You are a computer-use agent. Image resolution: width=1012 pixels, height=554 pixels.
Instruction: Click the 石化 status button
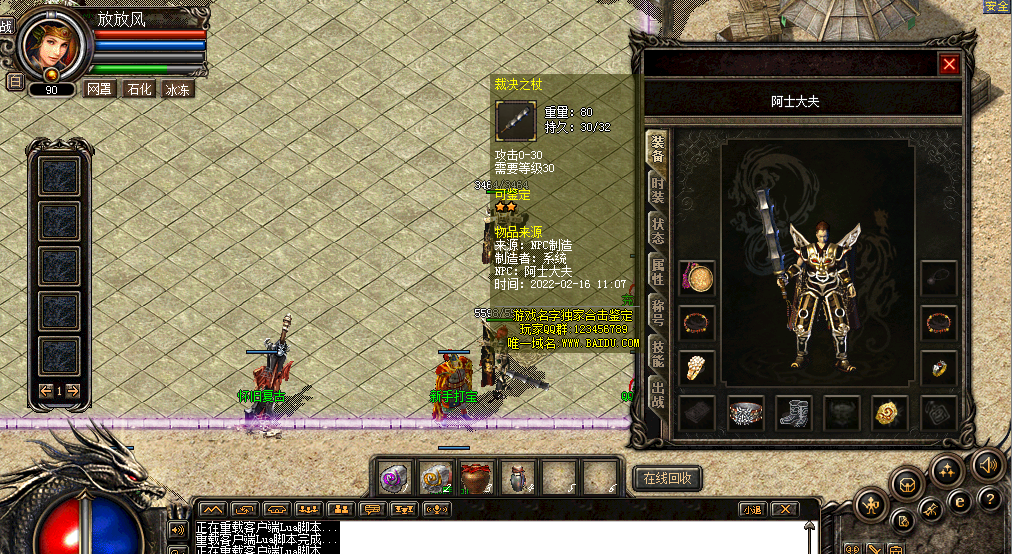coord(138,89)
